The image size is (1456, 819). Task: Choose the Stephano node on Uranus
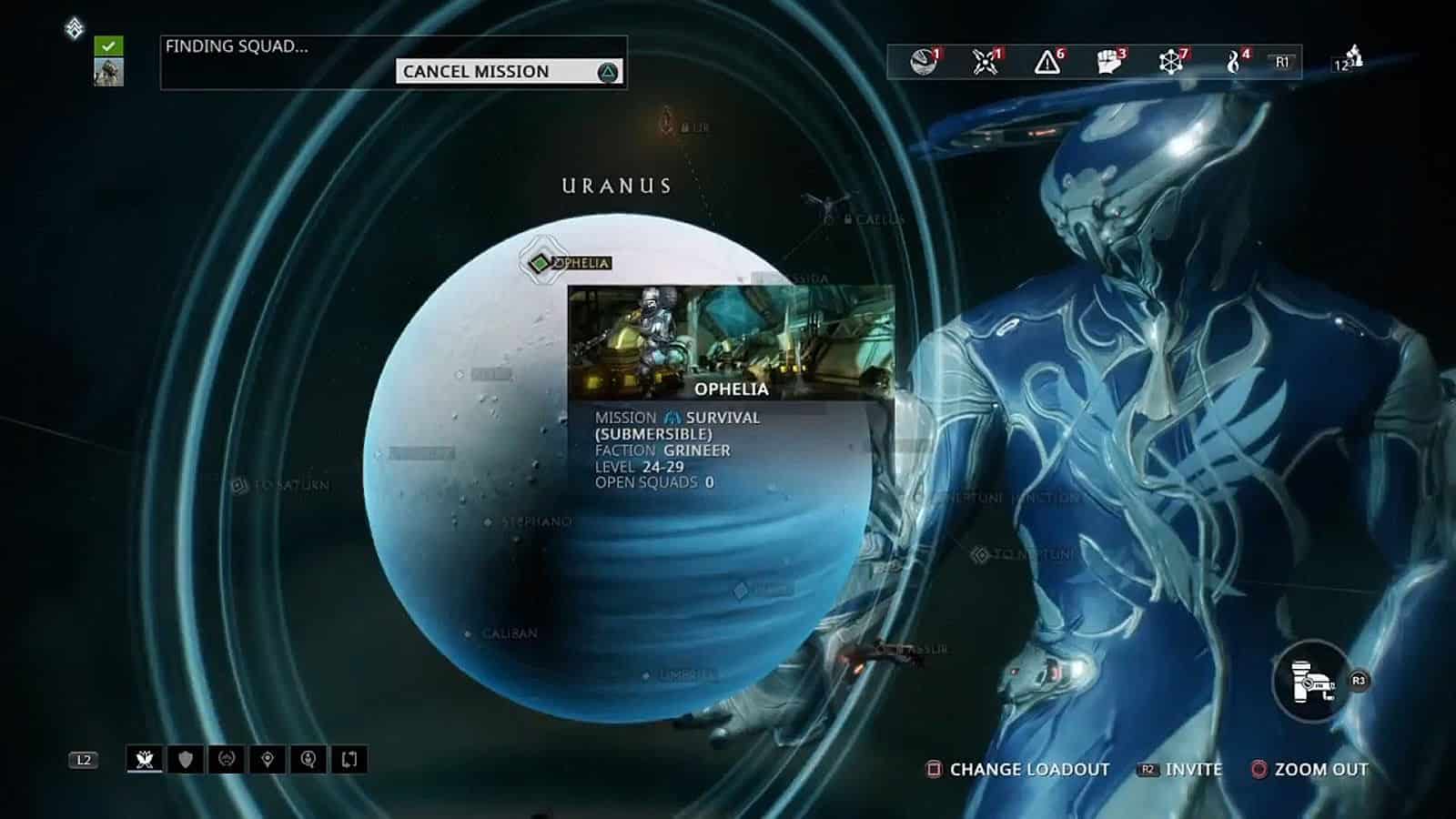click(x=489, y=522)
